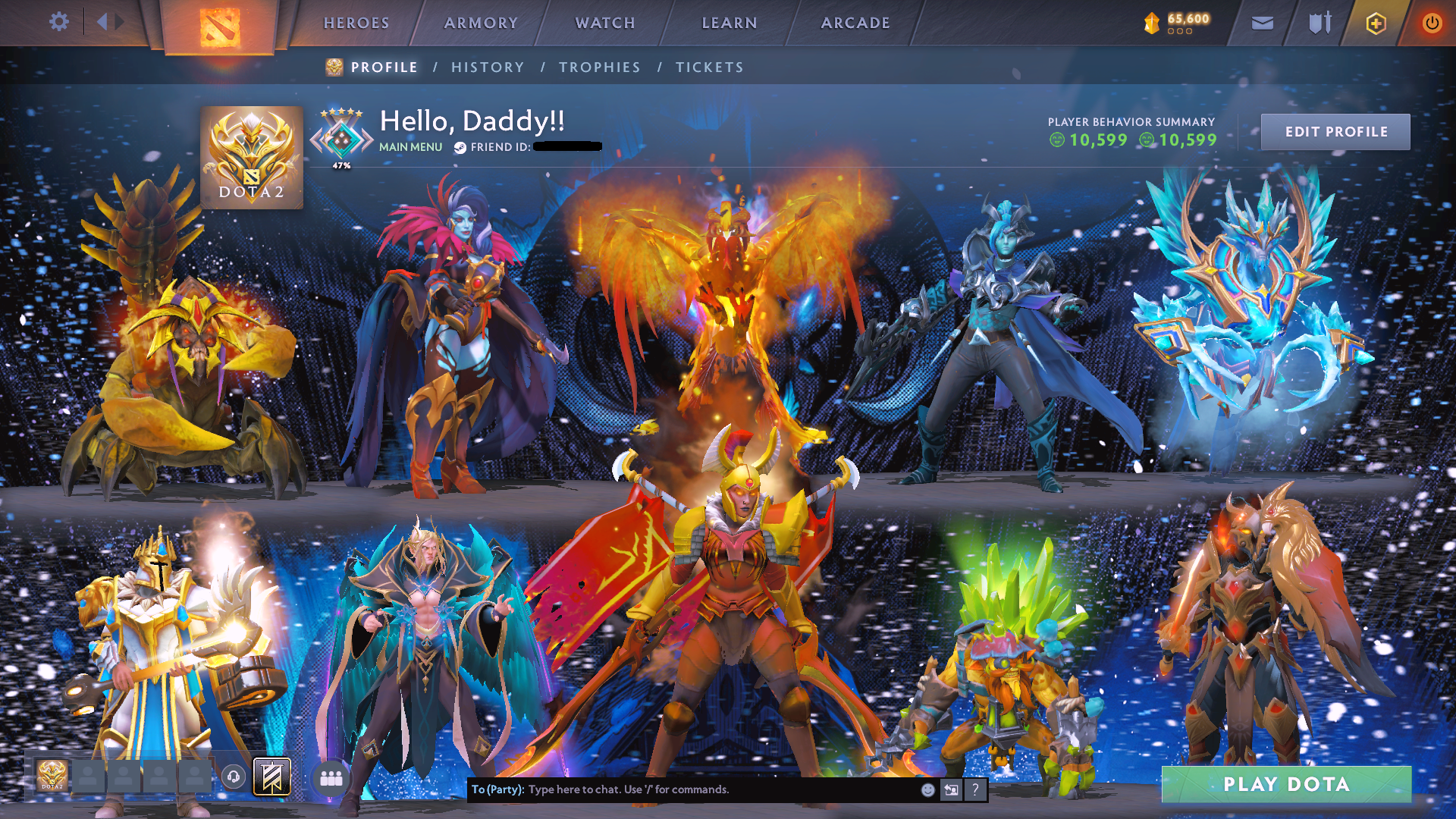Select WATCH from the top menu

pyautogui.click(x=604, y=23)
